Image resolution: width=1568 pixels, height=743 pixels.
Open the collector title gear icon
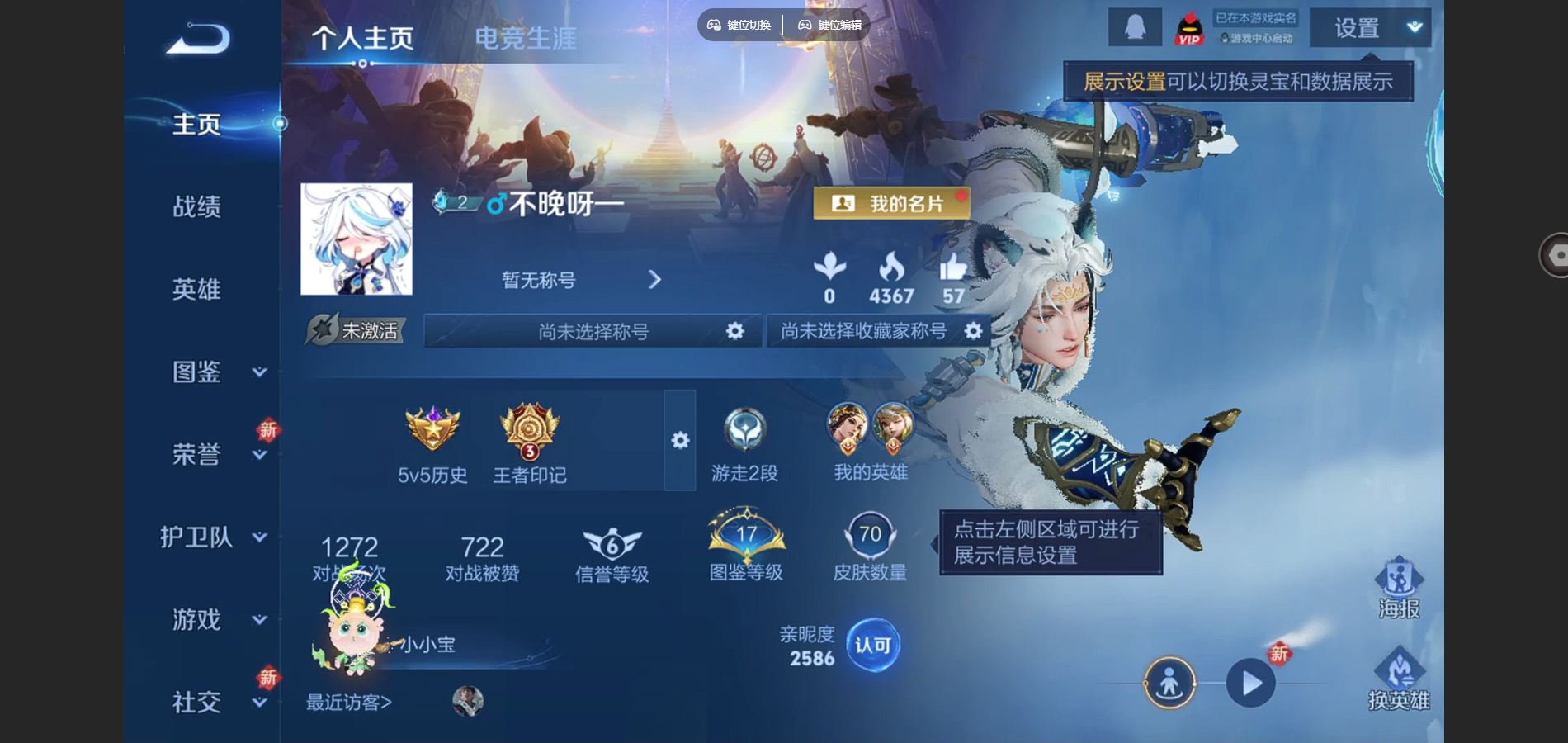[x=974, y=330]
